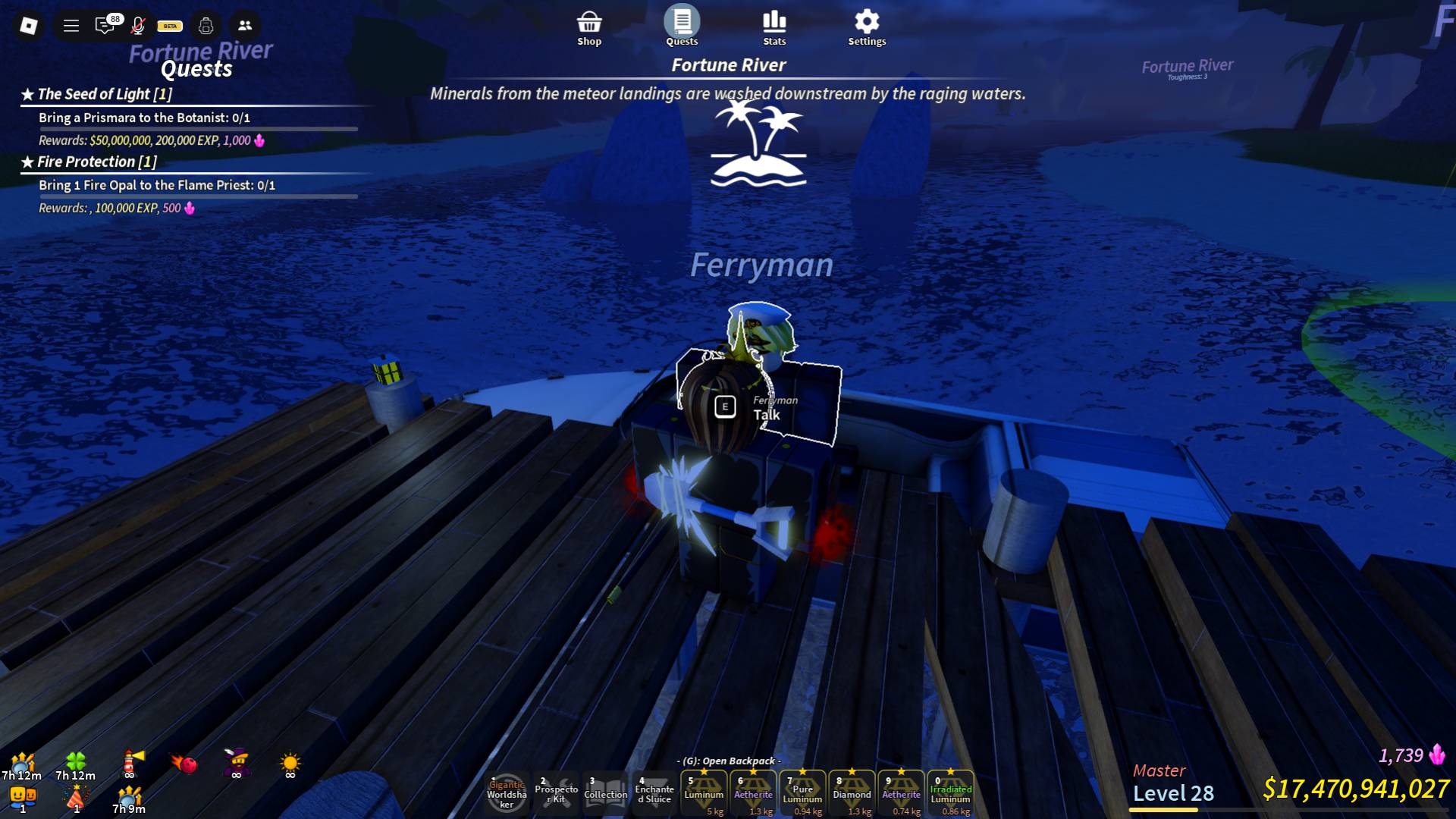Open the Roblox menu hamburger icon

point(71,25)
